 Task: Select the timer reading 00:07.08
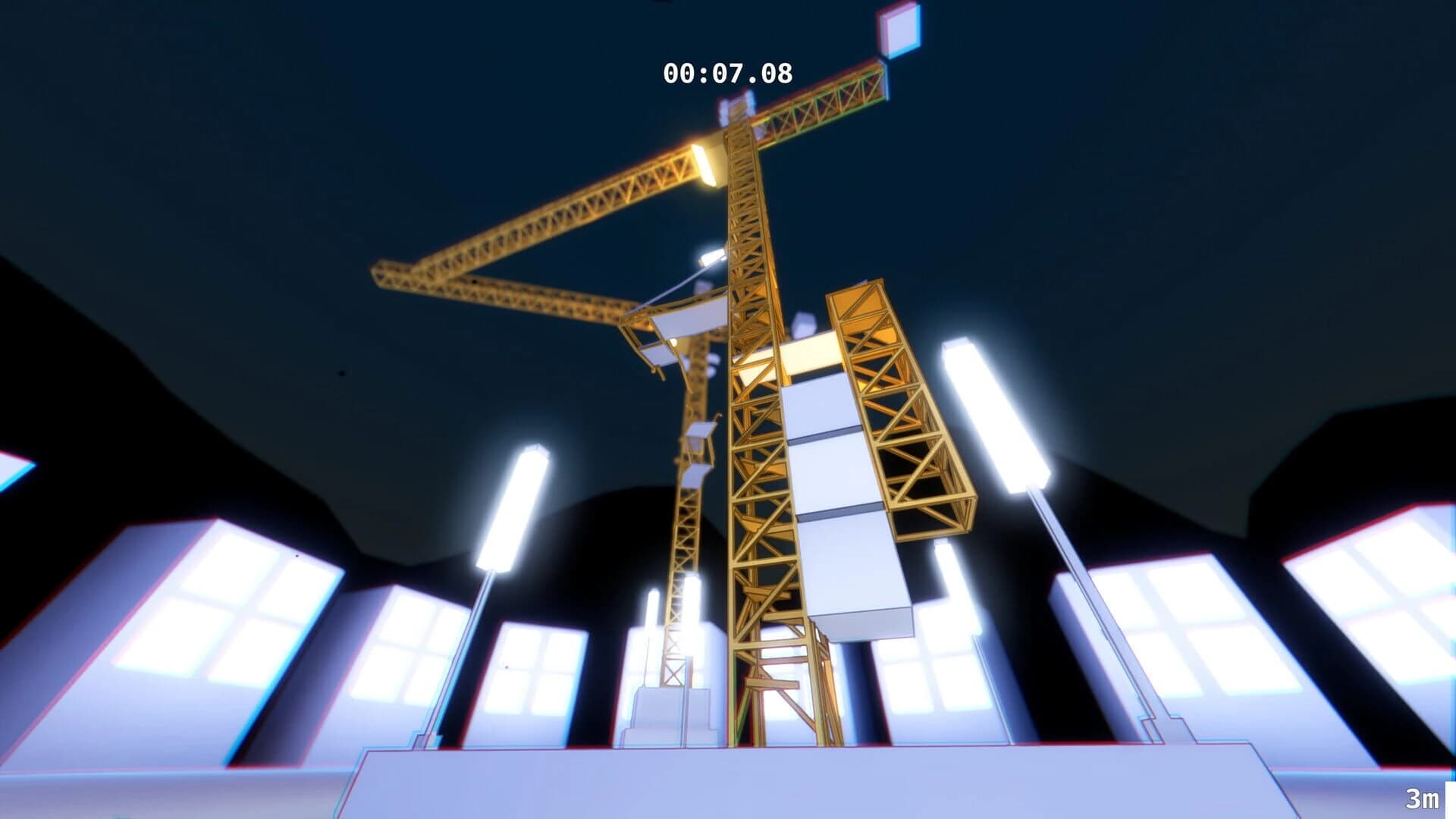click(x=728, y=72)
